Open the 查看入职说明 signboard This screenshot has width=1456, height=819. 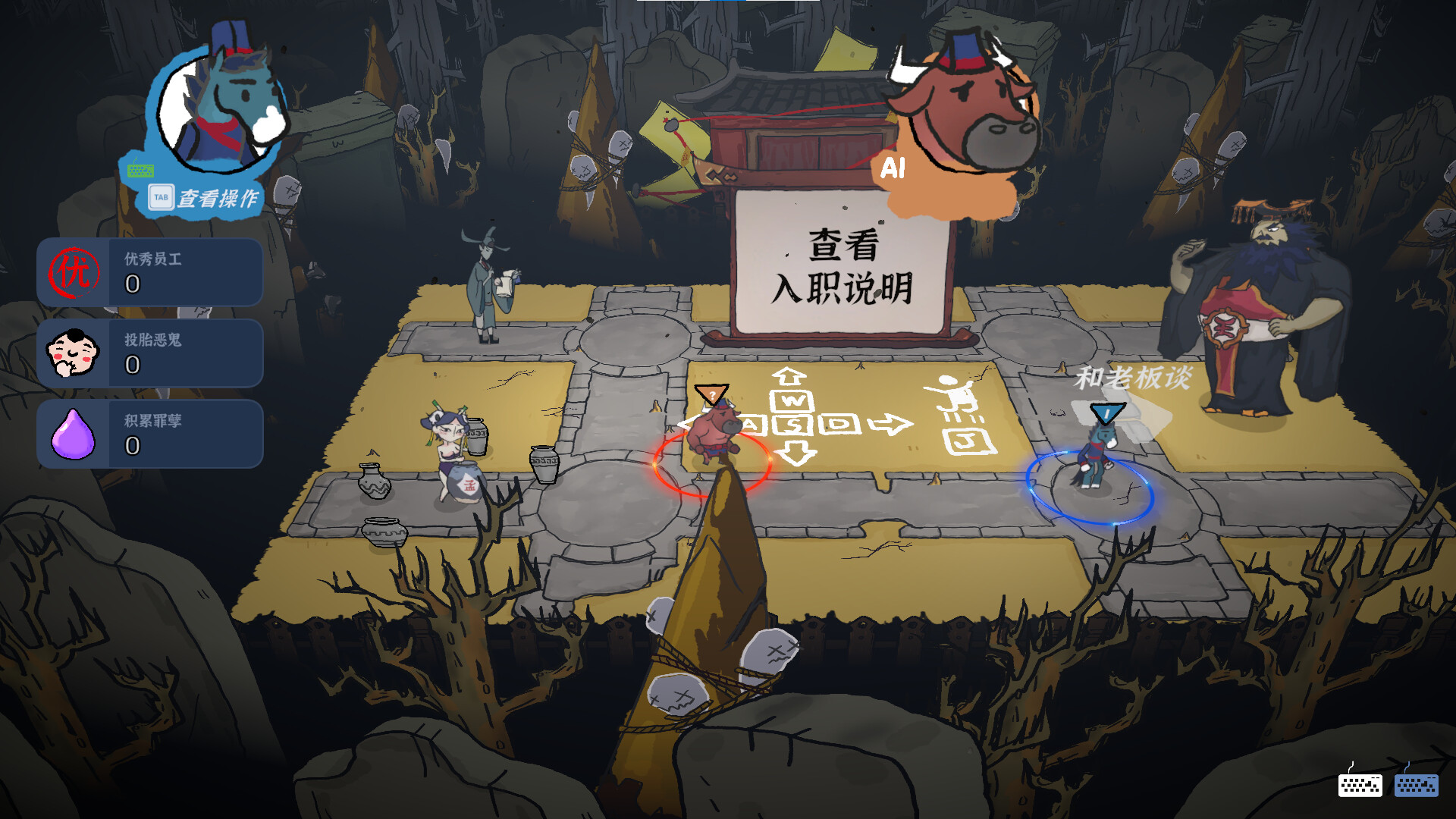pos(843,265)
